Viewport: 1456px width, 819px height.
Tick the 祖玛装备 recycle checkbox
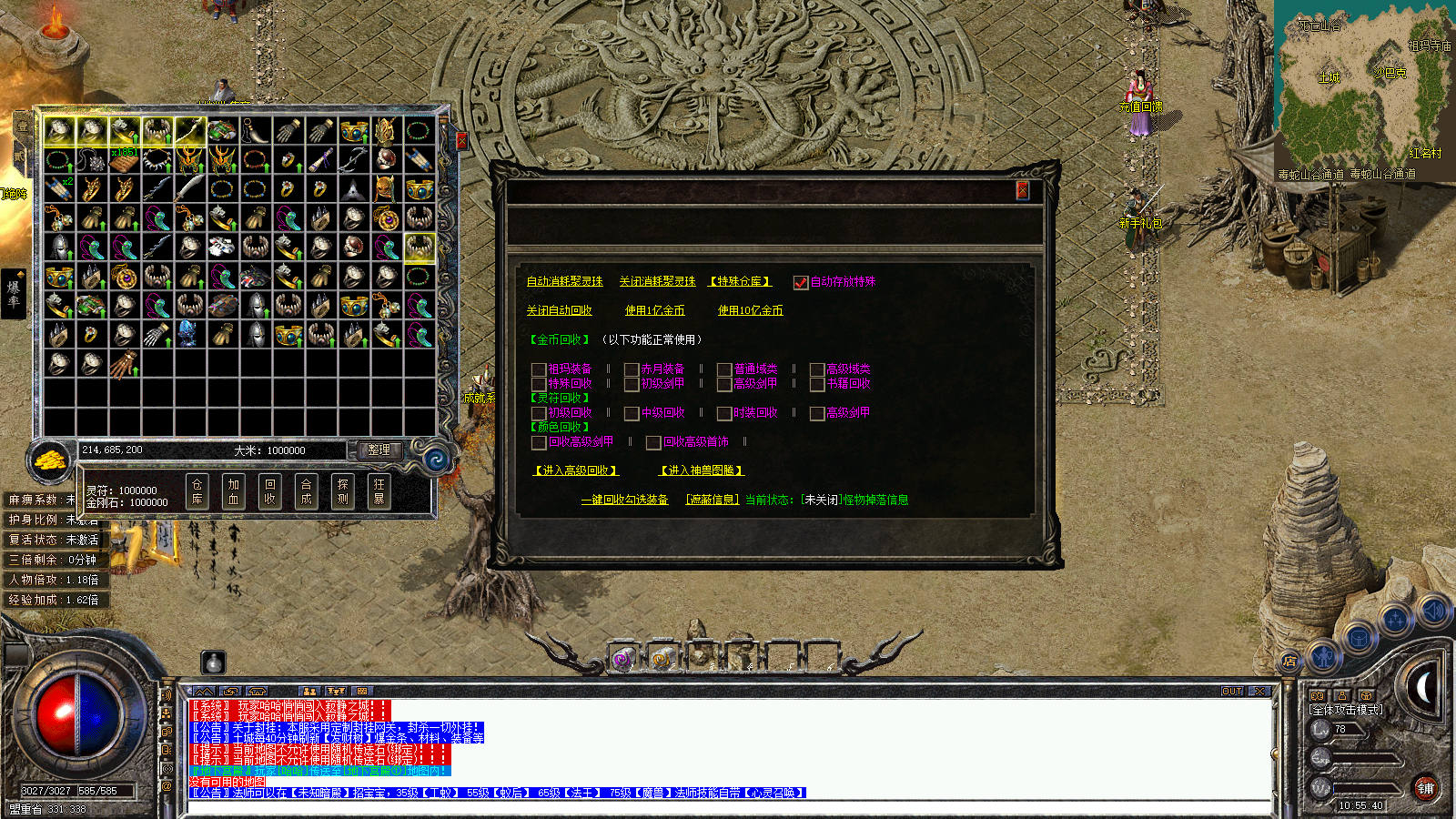539,369
